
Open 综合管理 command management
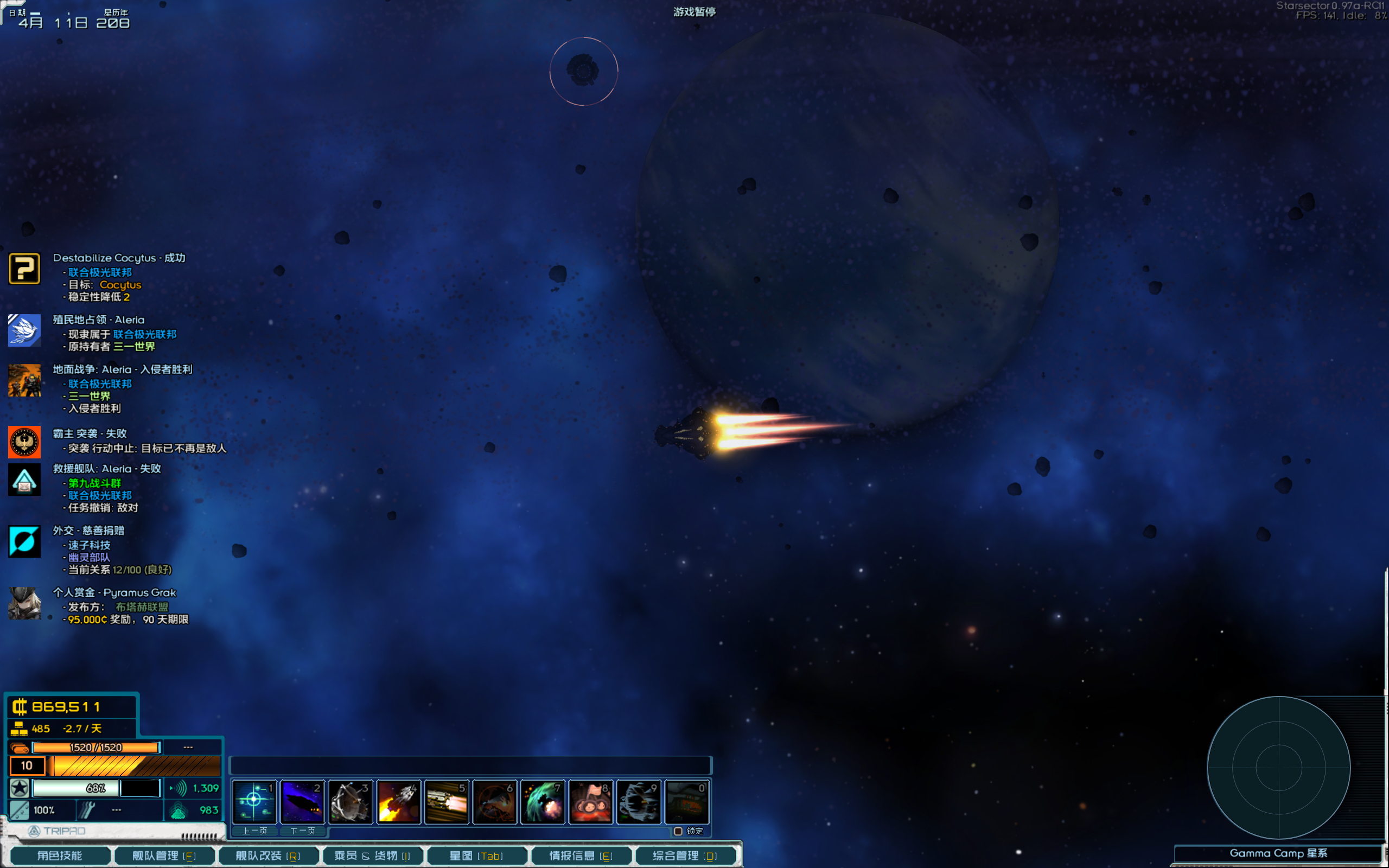(x=685, y=856)
